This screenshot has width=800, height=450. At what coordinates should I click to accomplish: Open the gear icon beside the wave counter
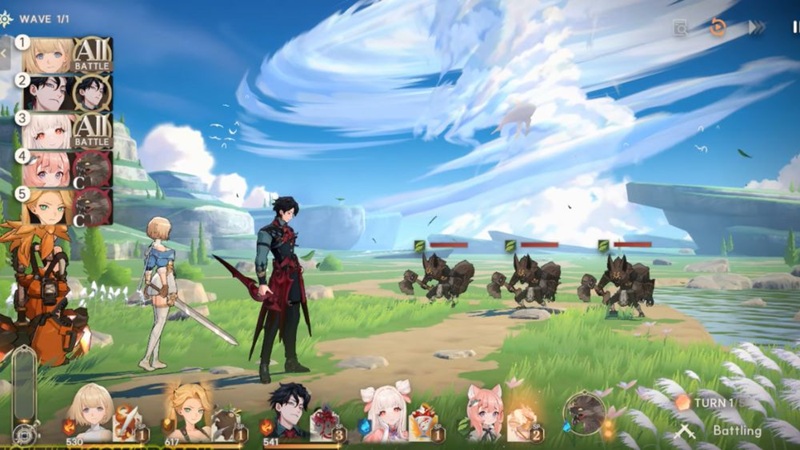[x=6, y=19]
